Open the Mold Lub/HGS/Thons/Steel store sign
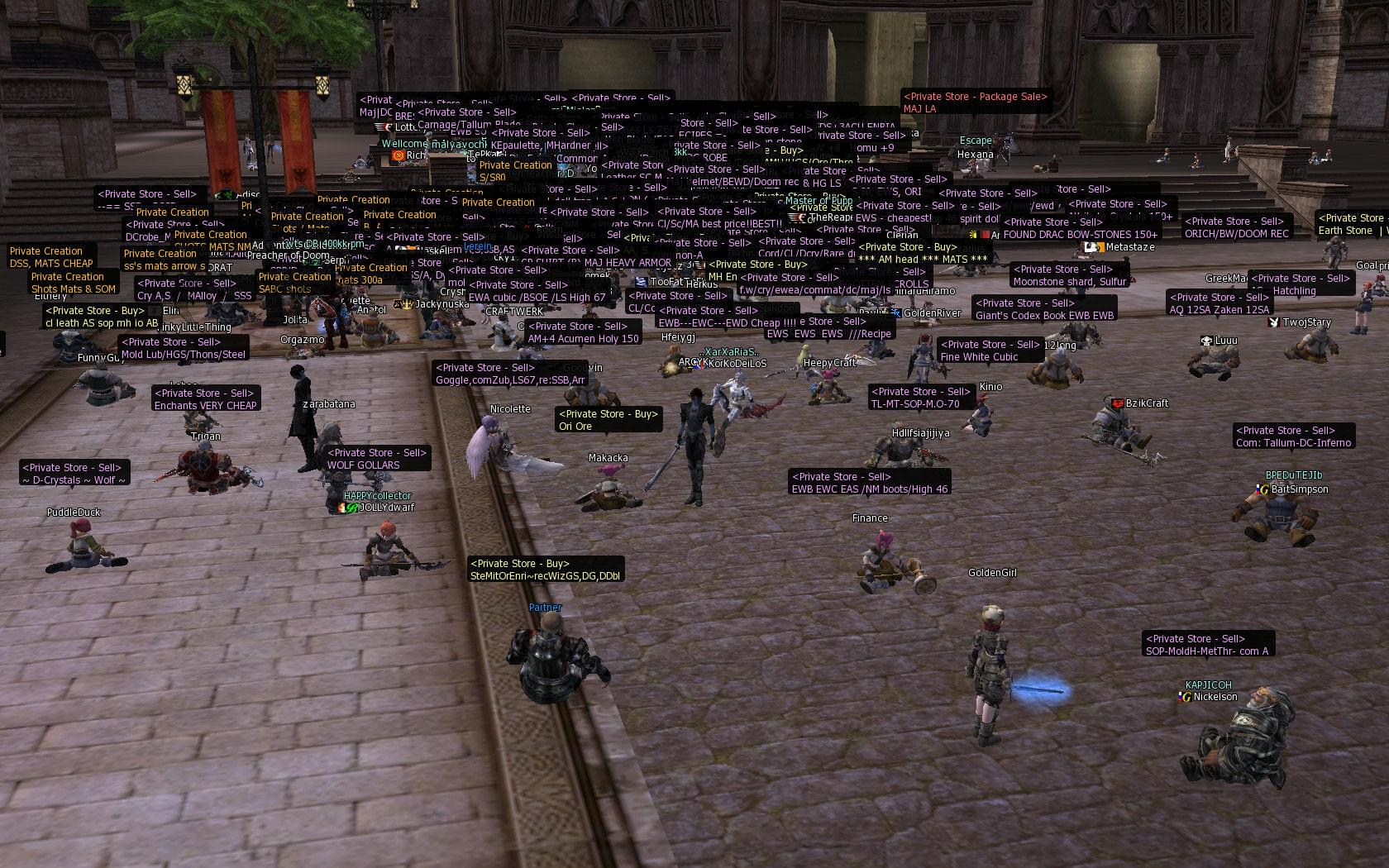This screenshot has height=868, width=1389. click(x=184, y=348)
